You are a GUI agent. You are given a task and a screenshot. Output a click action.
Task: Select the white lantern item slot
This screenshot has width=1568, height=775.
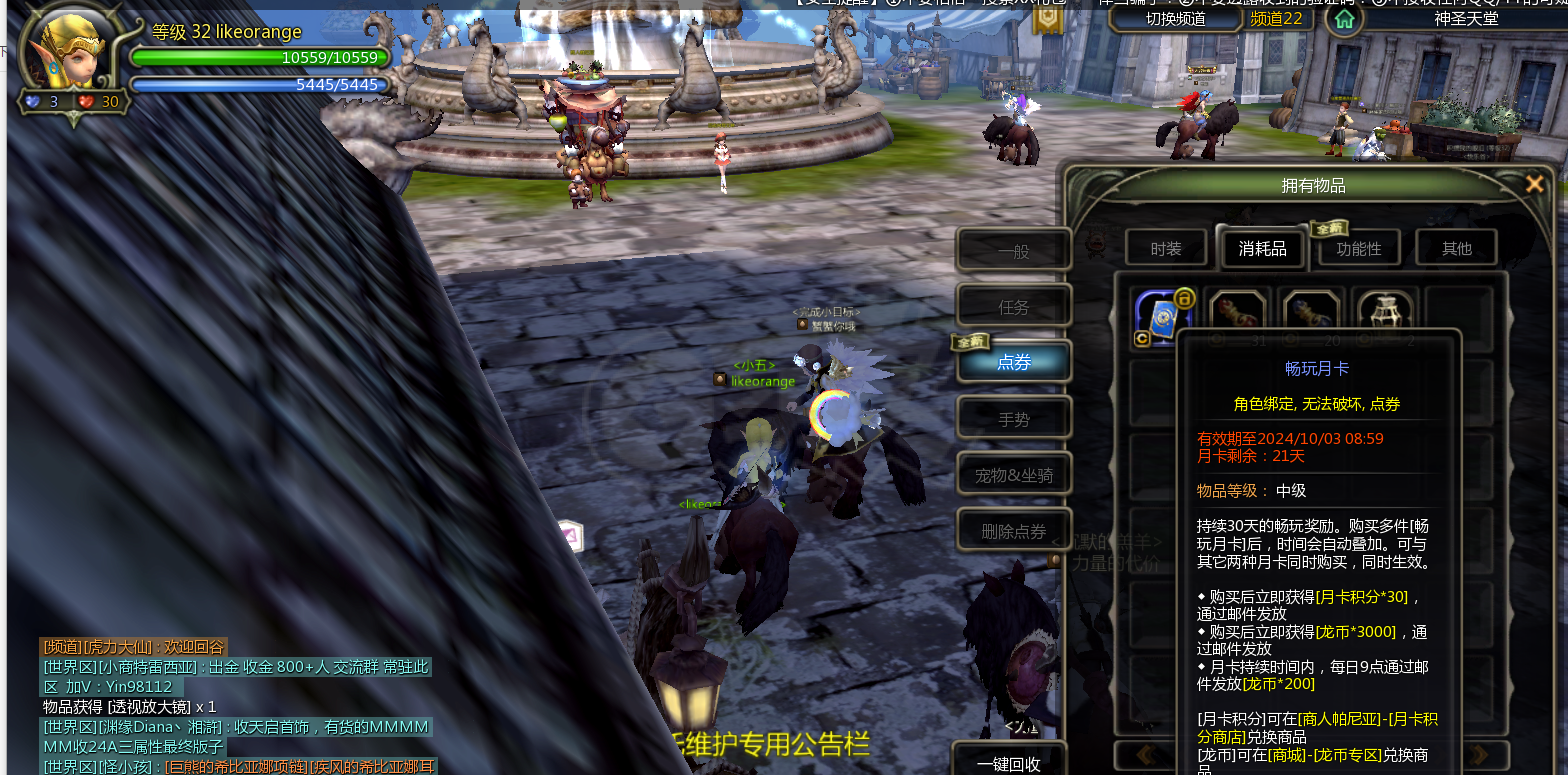pos(1385,314)
